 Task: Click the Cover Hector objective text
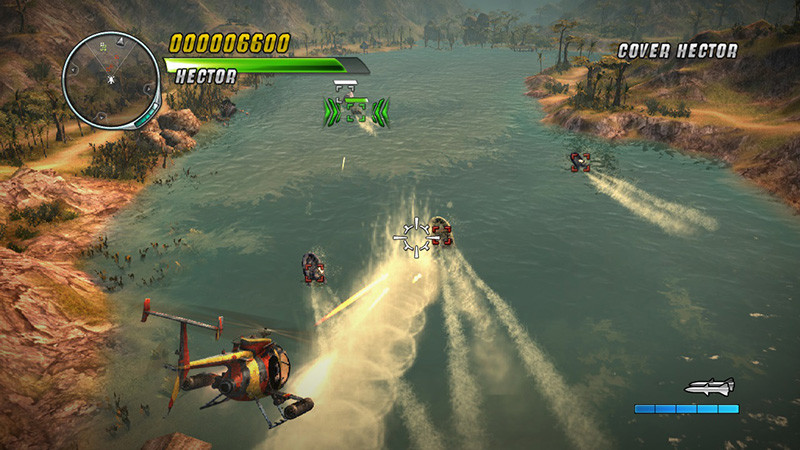point(677,50)
